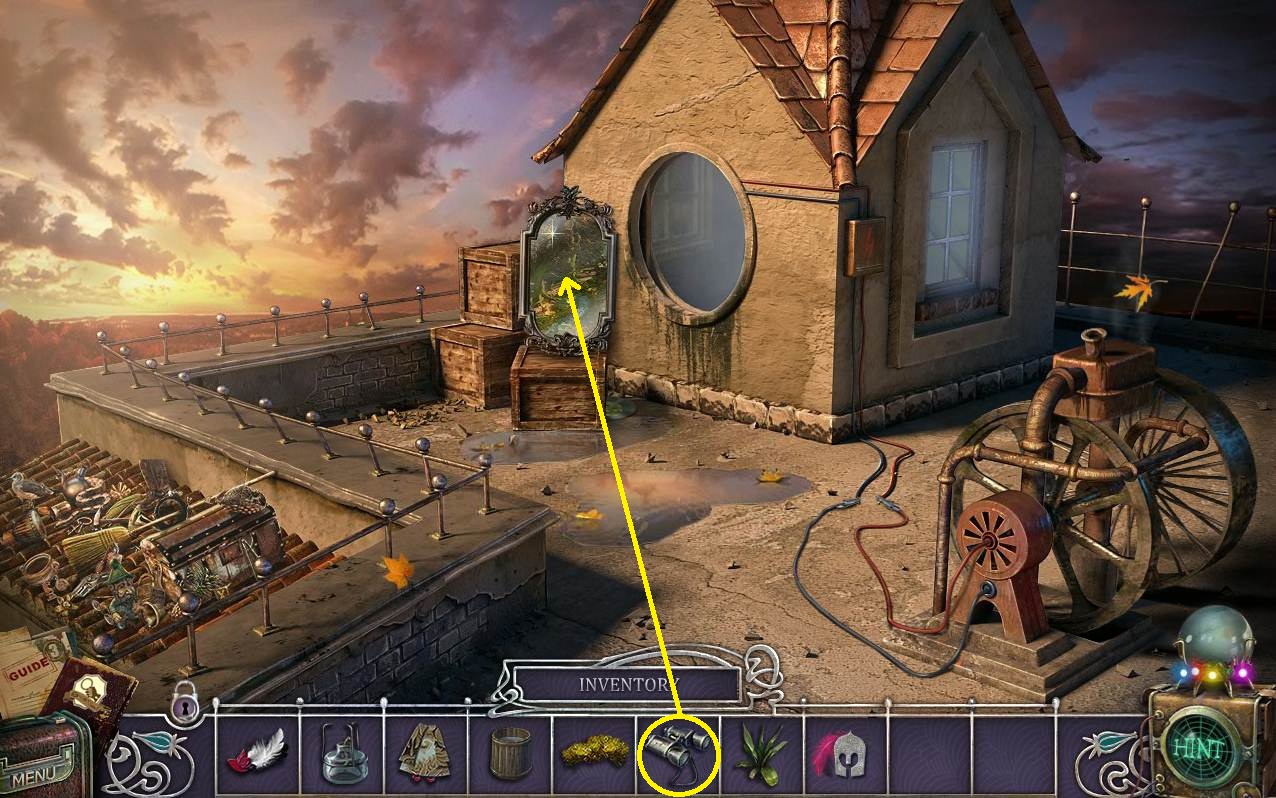The image size is (1276, 798).
Task: Open the game Menu
Action: 36,770
